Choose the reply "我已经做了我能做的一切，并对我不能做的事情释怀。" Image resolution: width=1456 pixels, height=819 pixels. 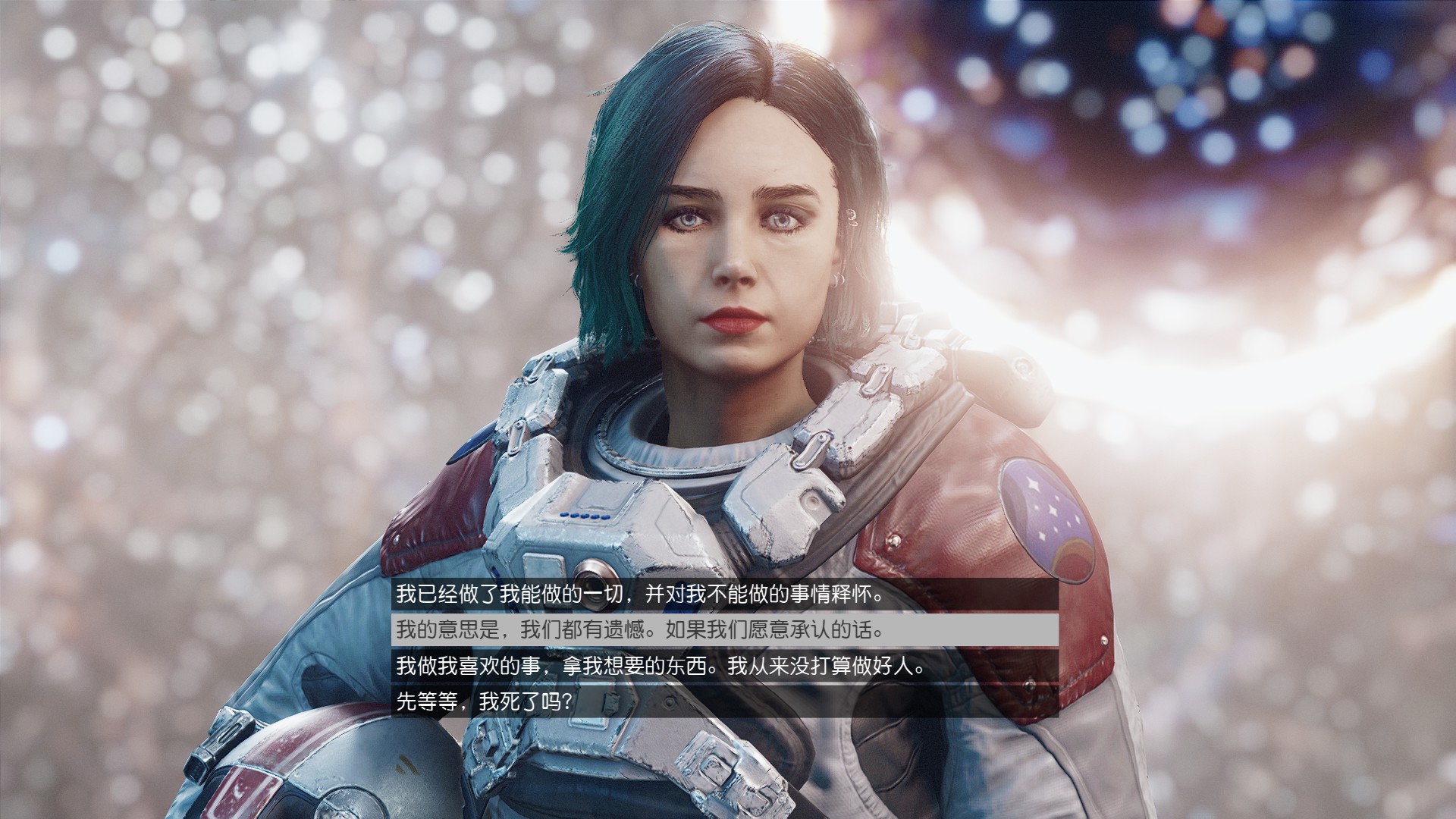click(641, 595)
